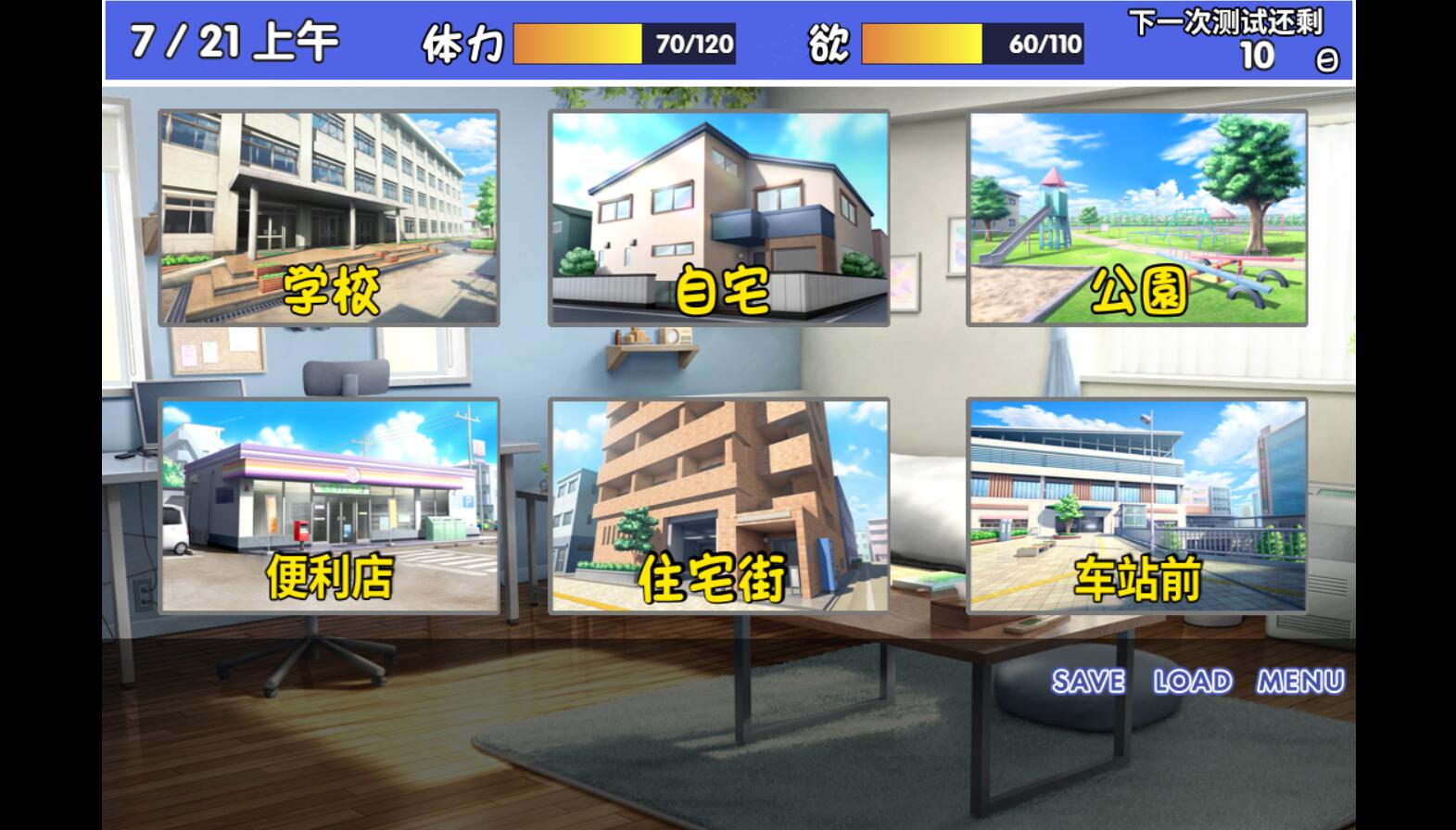Open the MENU
1456x830 pixels.
tap(1300, 682)
